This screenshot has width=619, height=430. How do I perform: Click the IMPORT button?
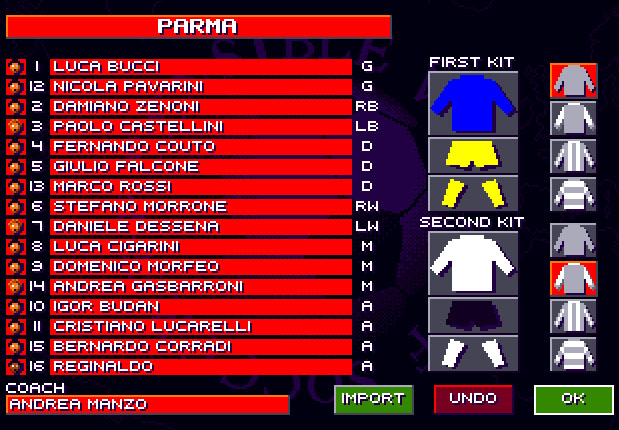[x=373, y=399]
